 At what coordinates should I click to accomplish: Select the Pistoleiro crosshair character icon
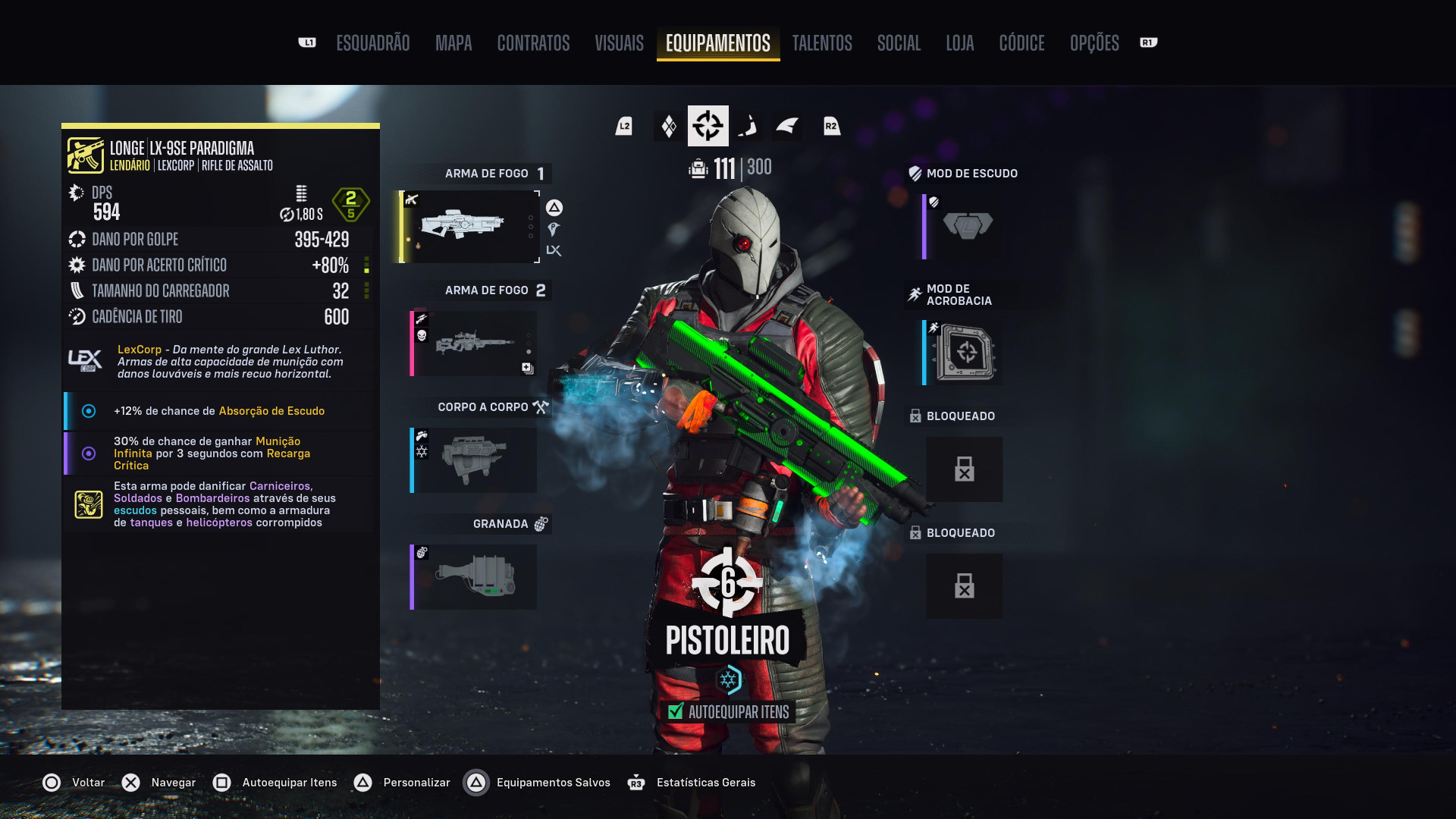click(708, 126)
